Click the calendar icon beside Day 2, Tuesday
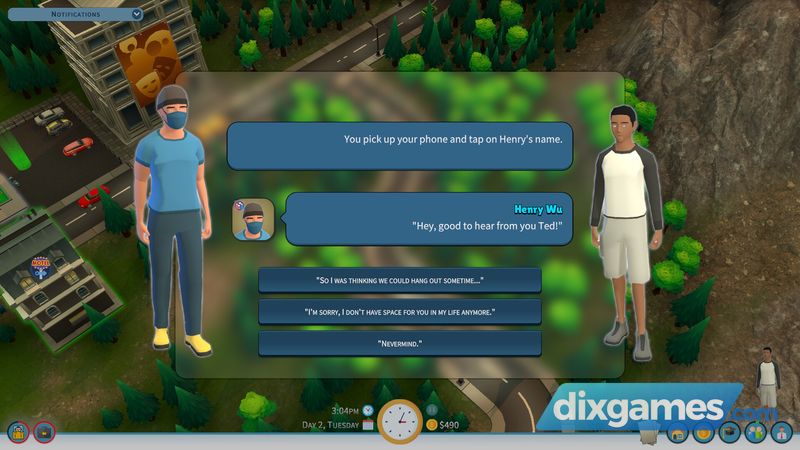Viewport: 800px width, 450px height. tap(368, 425)
